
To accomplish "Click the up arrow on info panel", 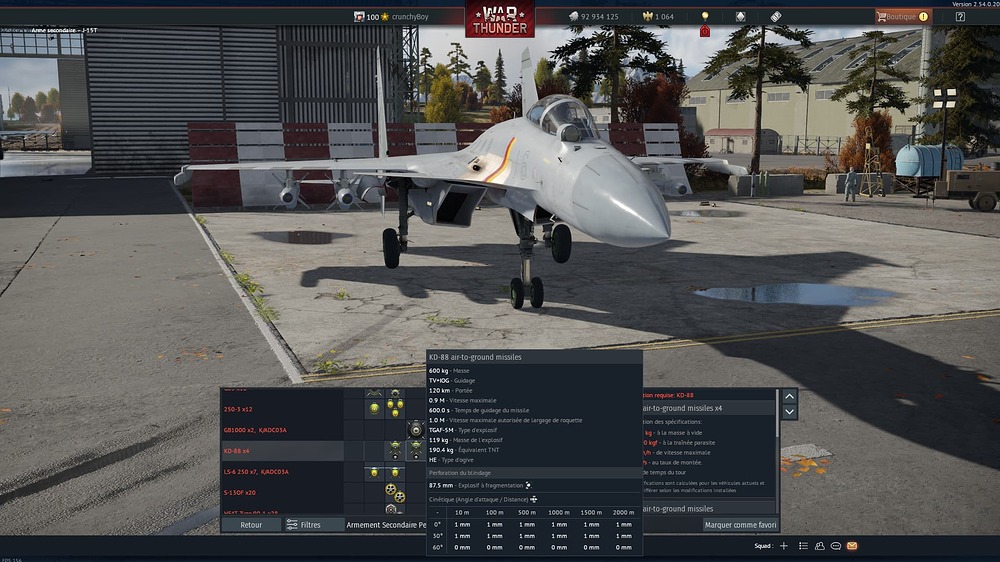I will (x=790, y=396).
